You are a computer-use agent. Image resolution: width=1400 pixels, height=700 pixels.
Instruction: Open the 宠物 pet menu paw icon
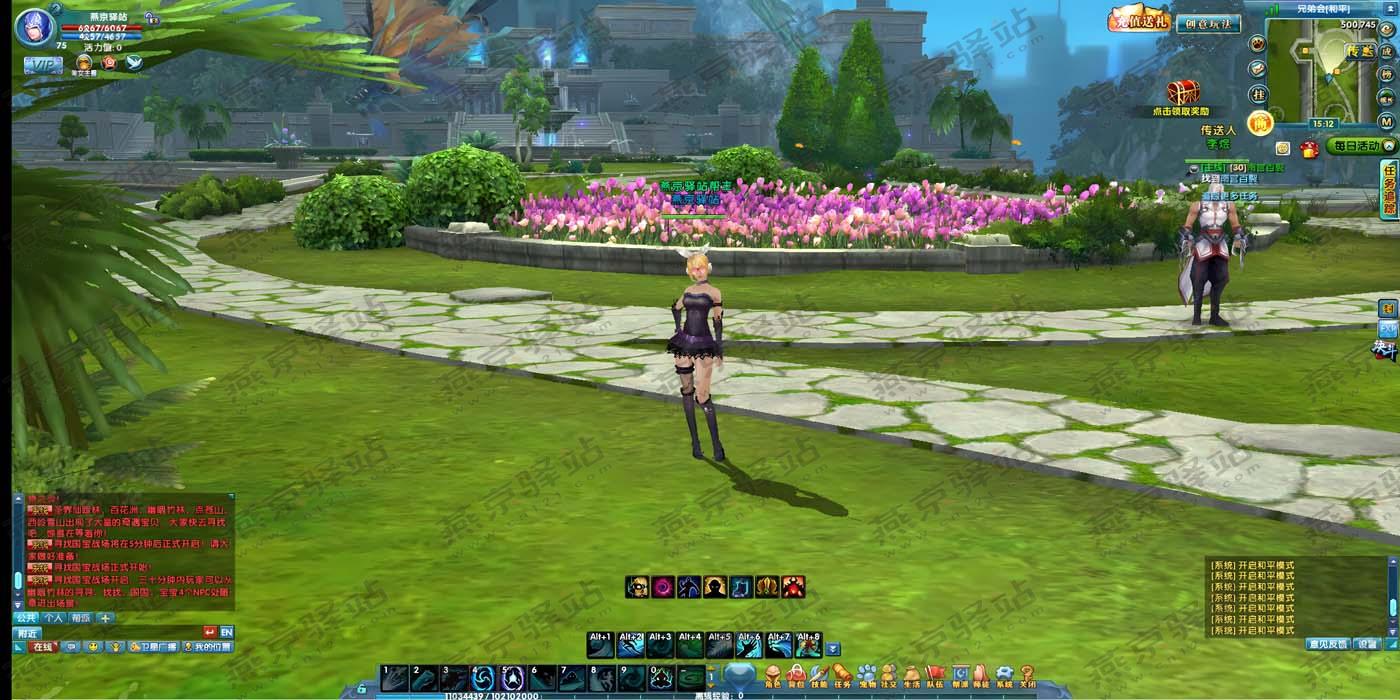pyautogui.click(x=866, y=676)
